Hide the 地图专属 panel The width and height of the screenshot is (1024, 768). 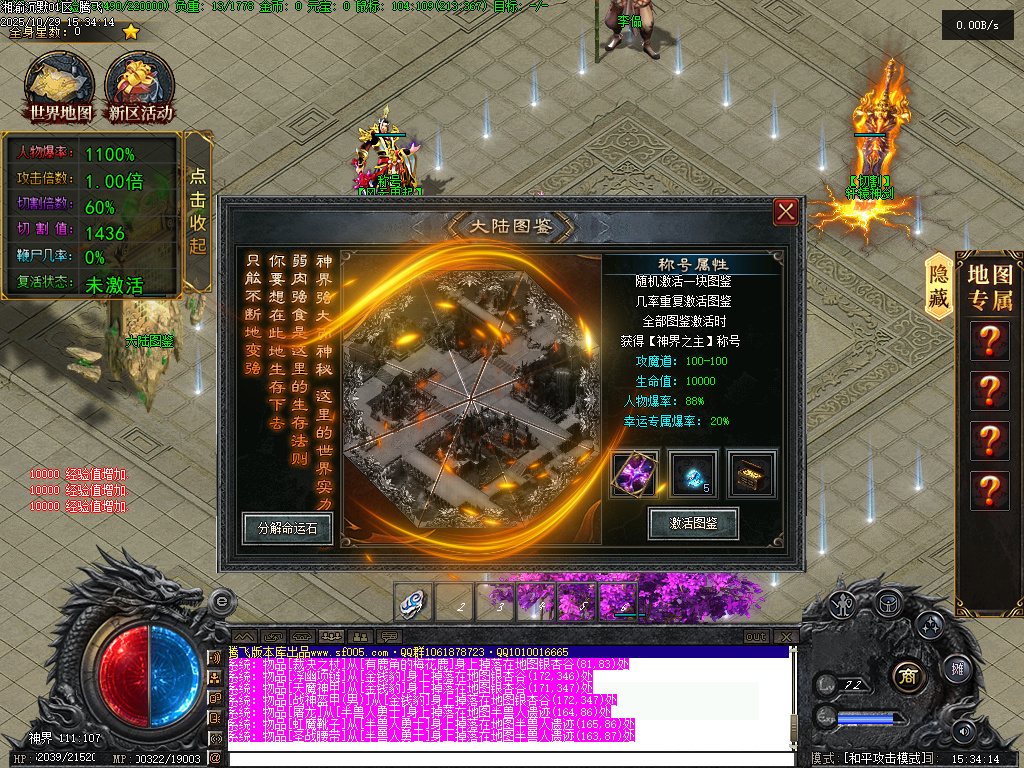click(939, 286)
